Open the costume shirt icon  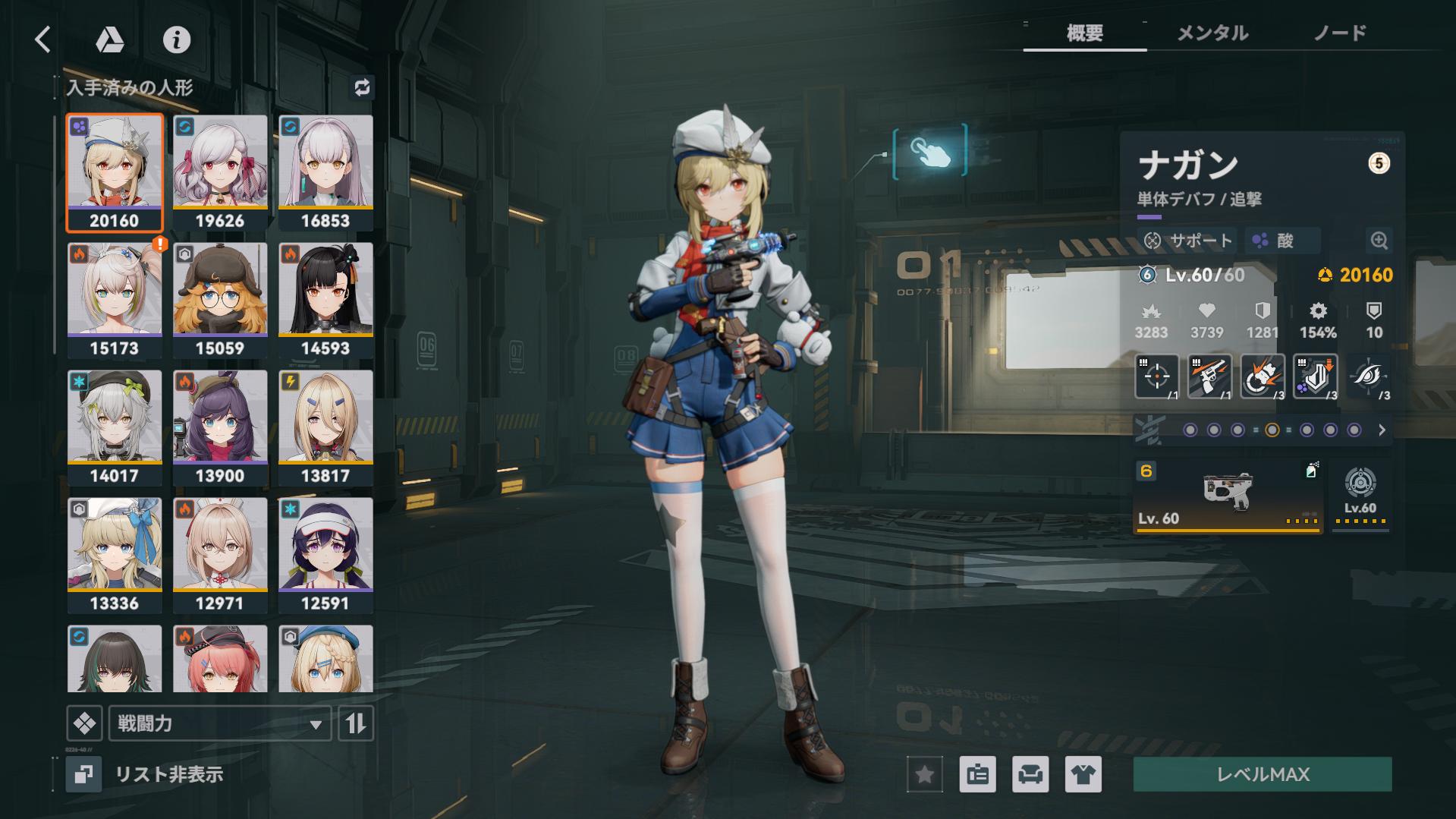1083,774
